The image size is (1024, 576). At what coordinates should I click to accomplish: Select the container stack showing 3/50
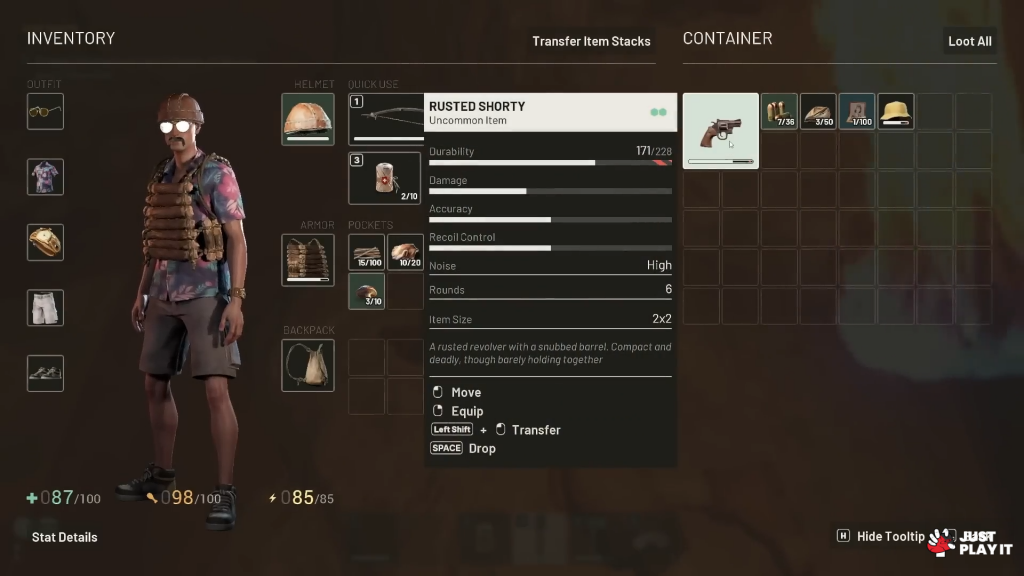(818, 111)
